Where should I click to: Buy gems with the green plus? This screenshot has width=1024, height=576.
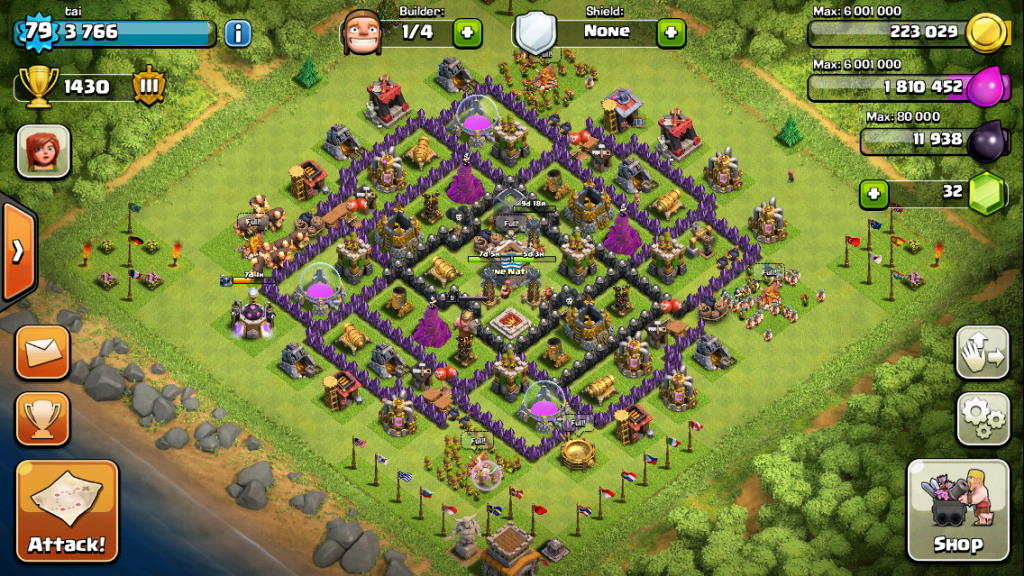(x=874, y=193)
